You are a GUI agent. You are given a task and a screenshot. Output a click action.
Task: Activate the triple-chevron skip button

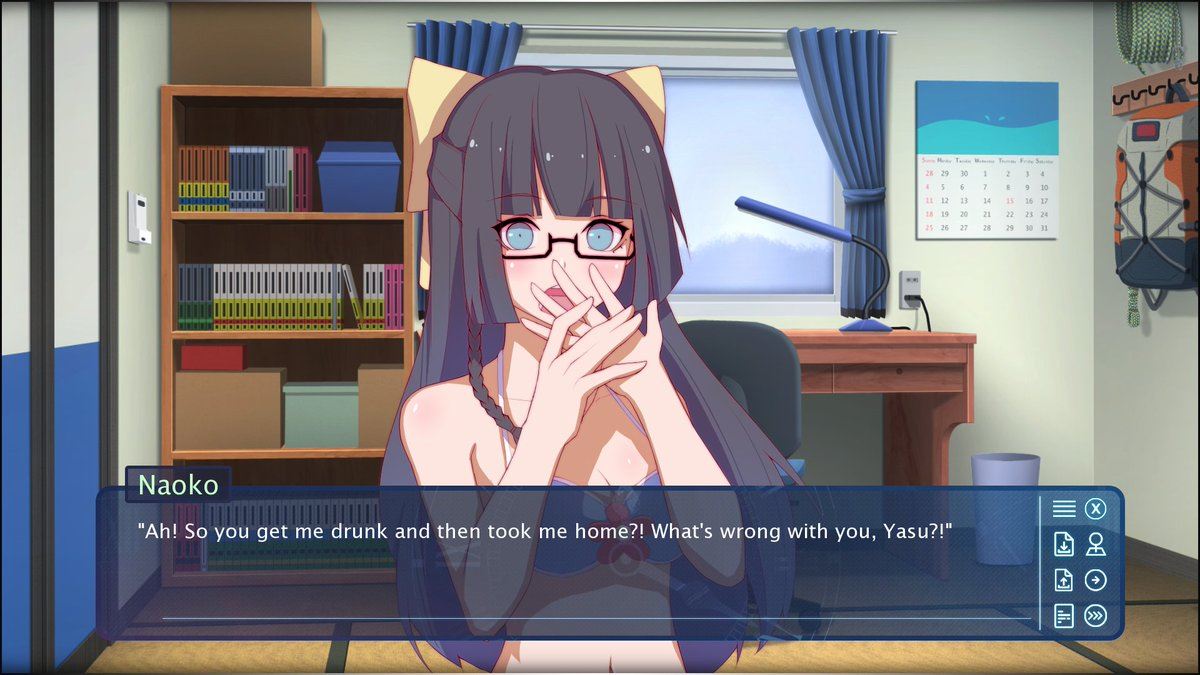click(1096, 616)
